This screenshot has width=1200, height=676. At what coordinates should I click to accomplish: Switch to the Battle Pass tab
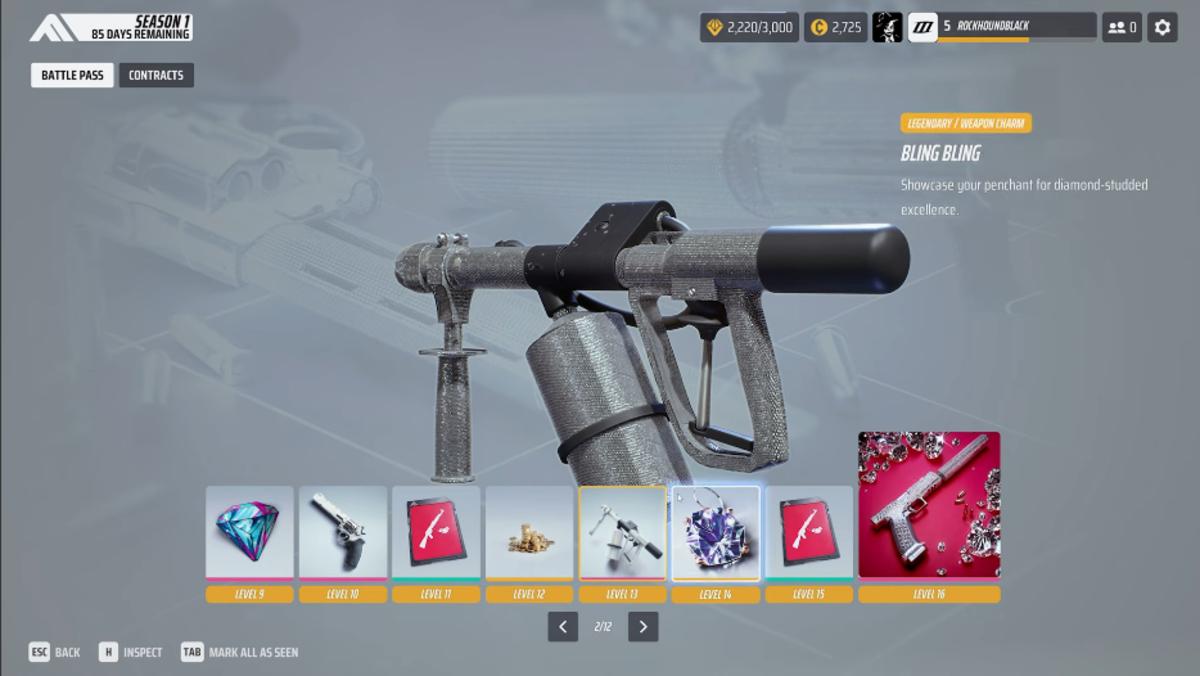[72, 75]
